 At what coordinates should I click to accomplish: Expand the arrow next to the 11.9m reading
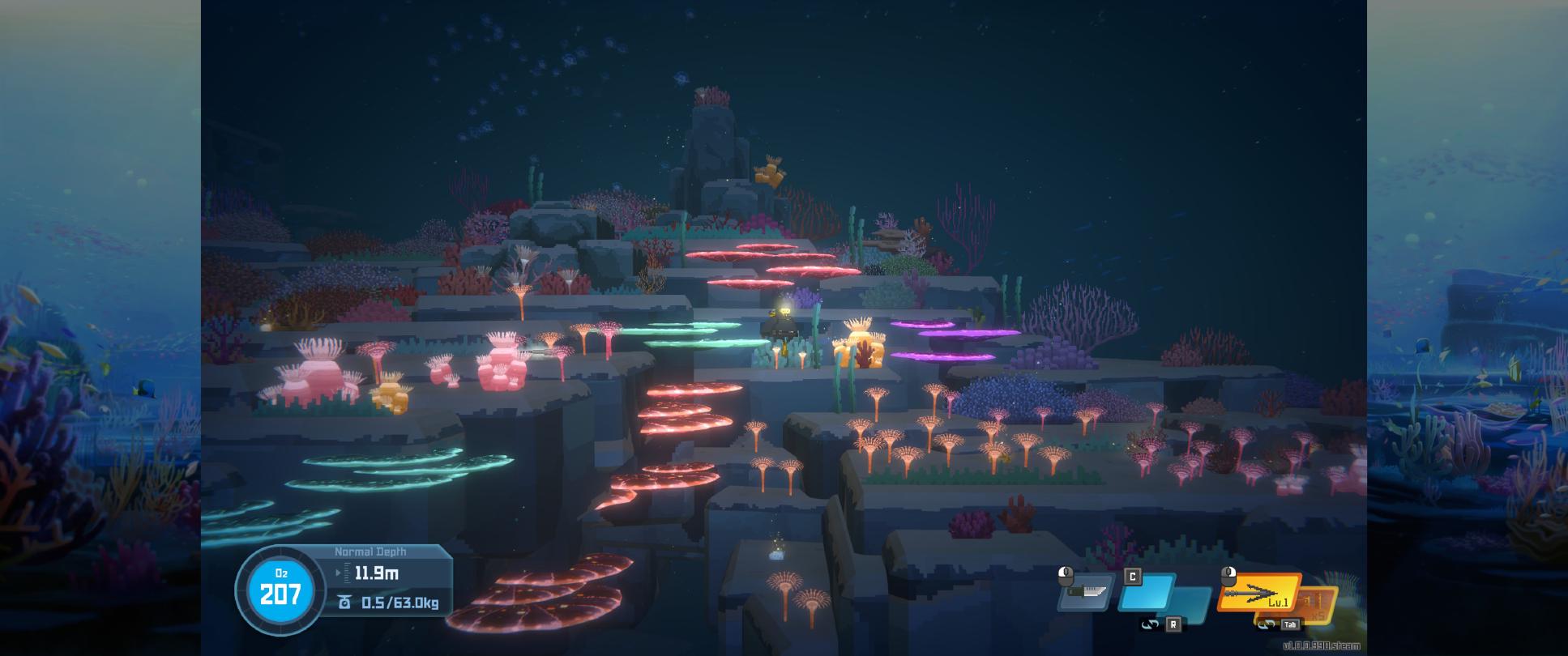338,573
